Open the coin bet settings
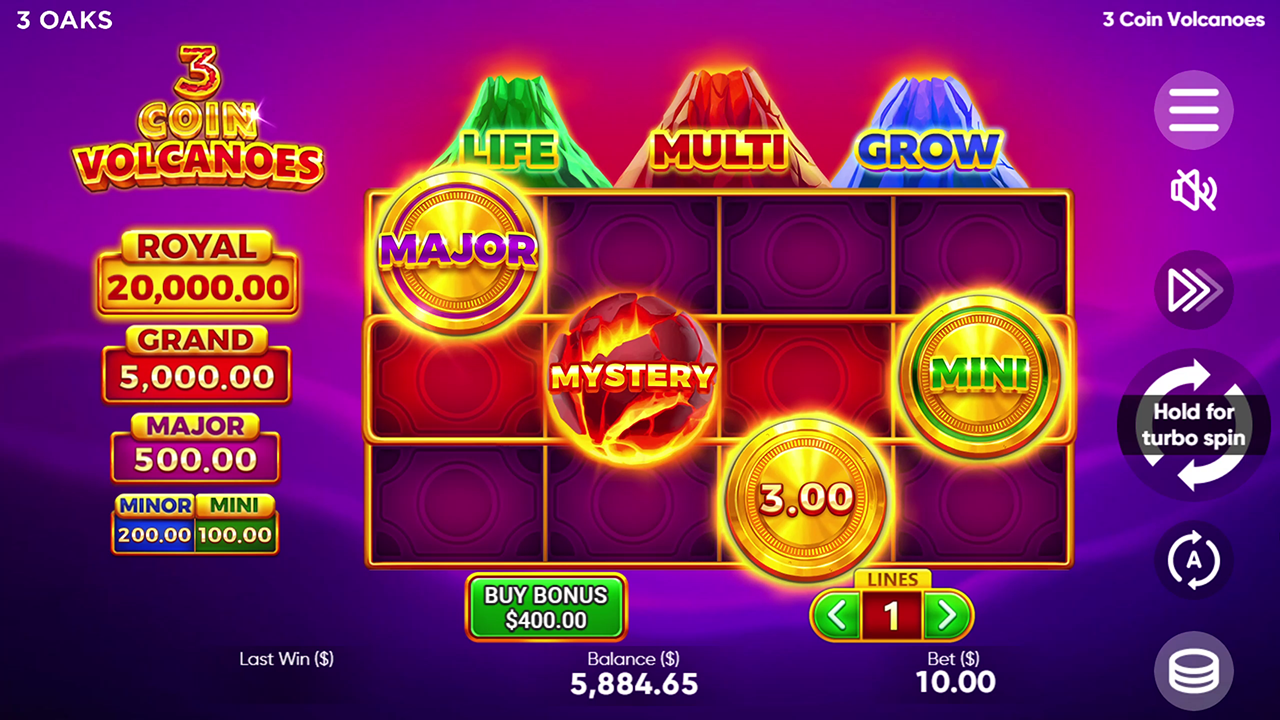Image resolution: width=1280 pixels, height=720 pixels. click(1193, 671)
